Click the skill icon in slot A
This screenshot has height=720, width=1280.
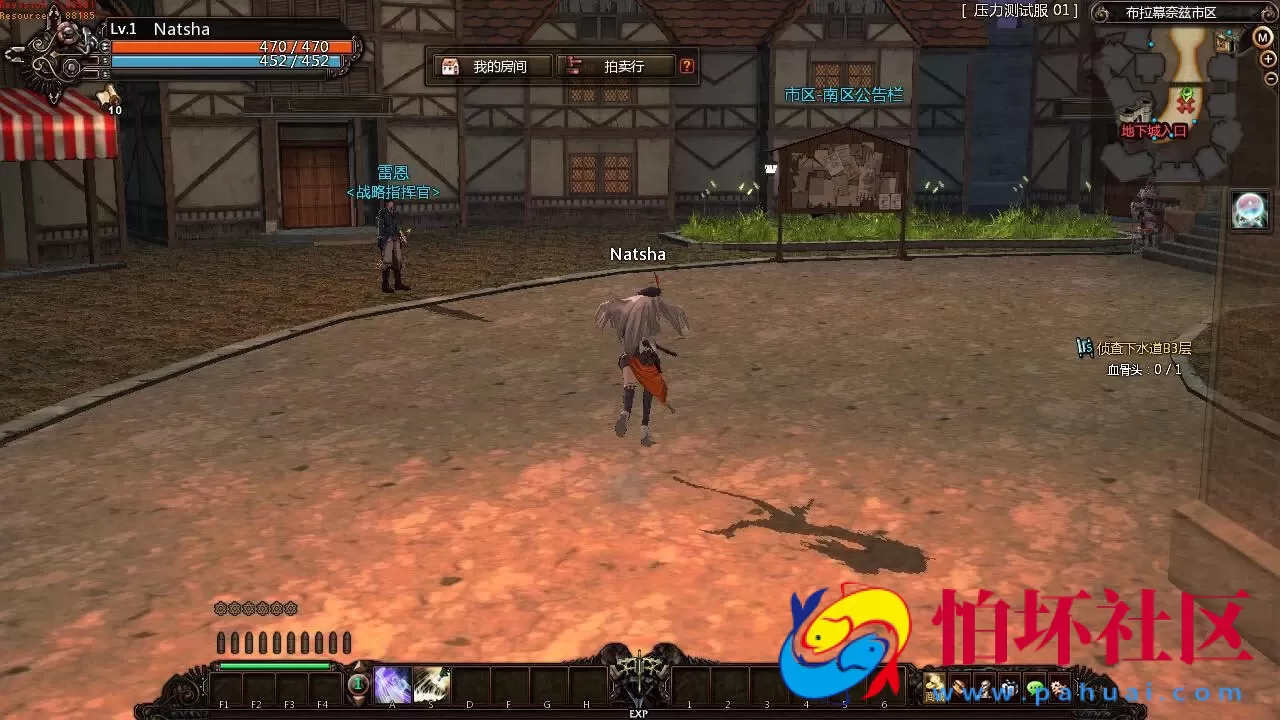(393, 684)
